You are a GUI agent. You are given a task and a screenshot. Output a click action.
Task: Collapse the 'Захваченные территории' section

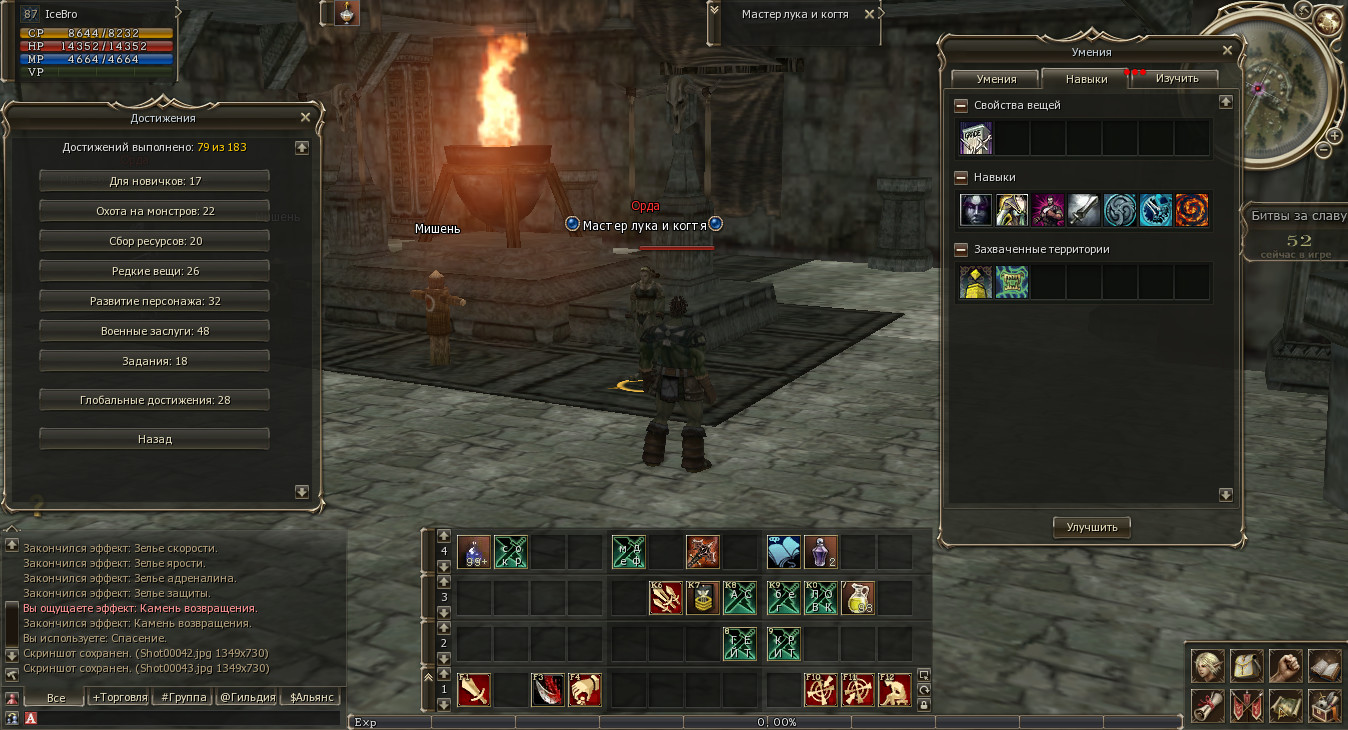coord(961,249)
